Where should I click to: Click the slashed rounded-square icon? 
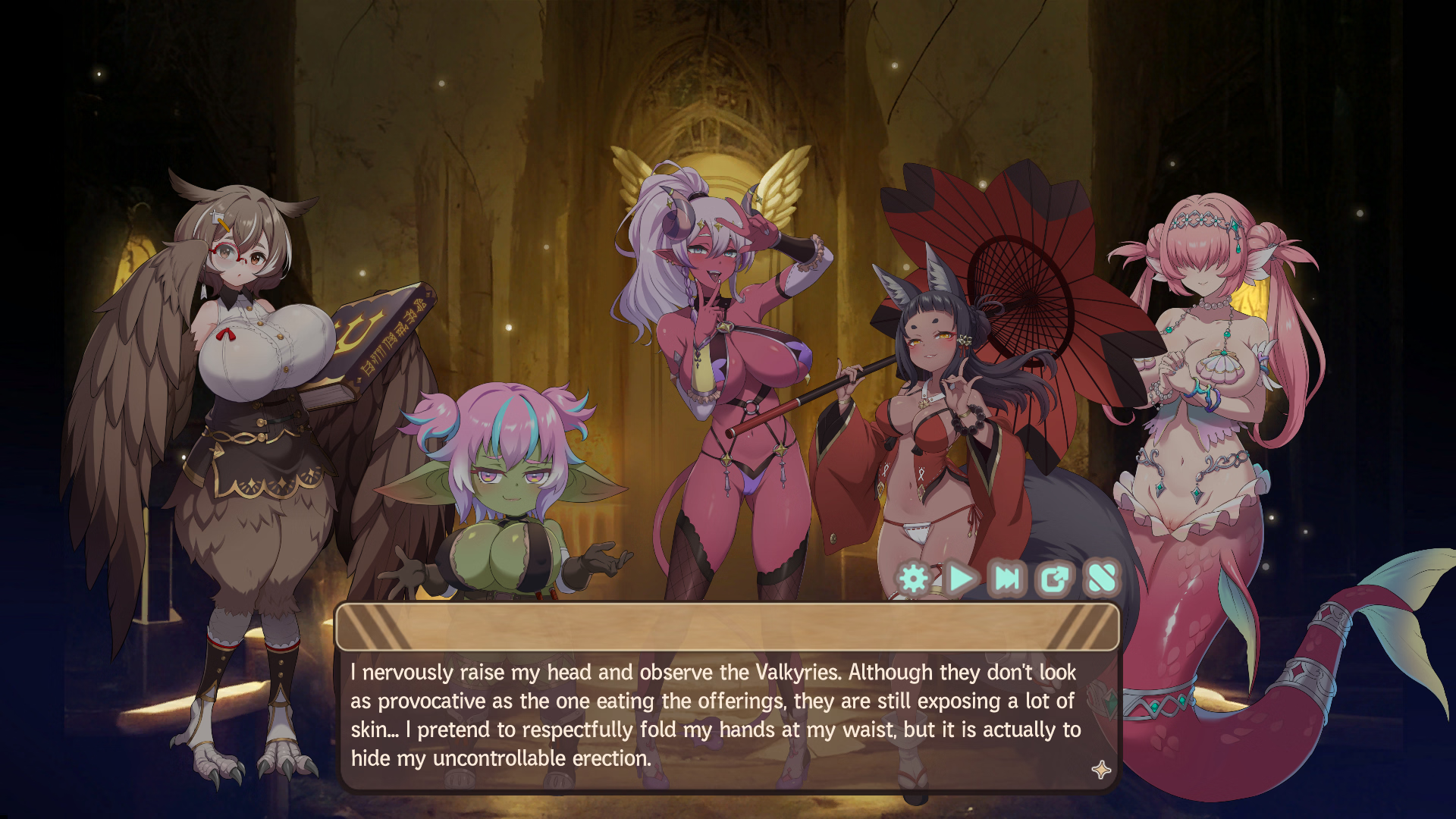[x=1101, y=579]
